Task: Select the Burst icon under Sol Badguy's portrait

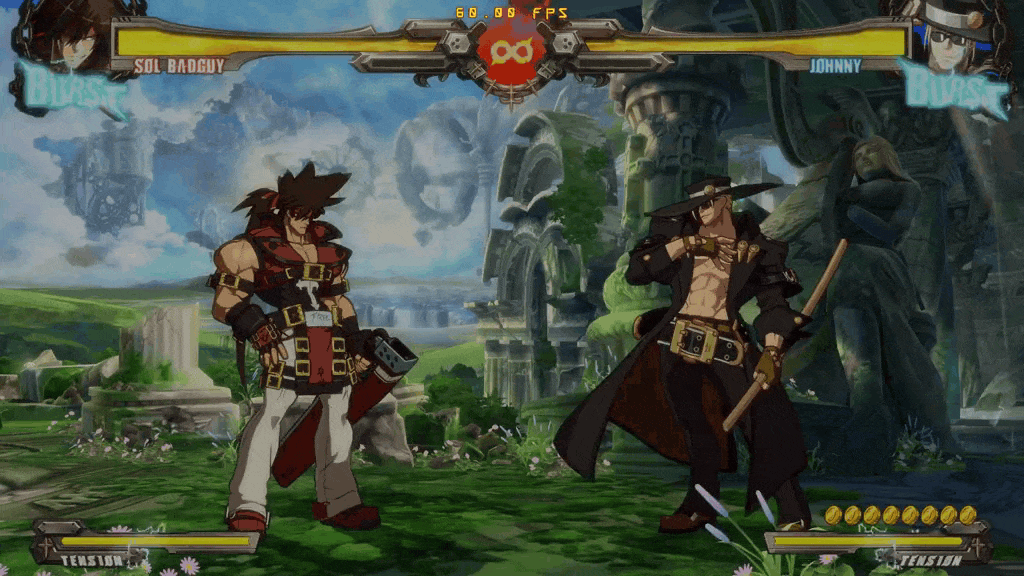Action: 72,91
